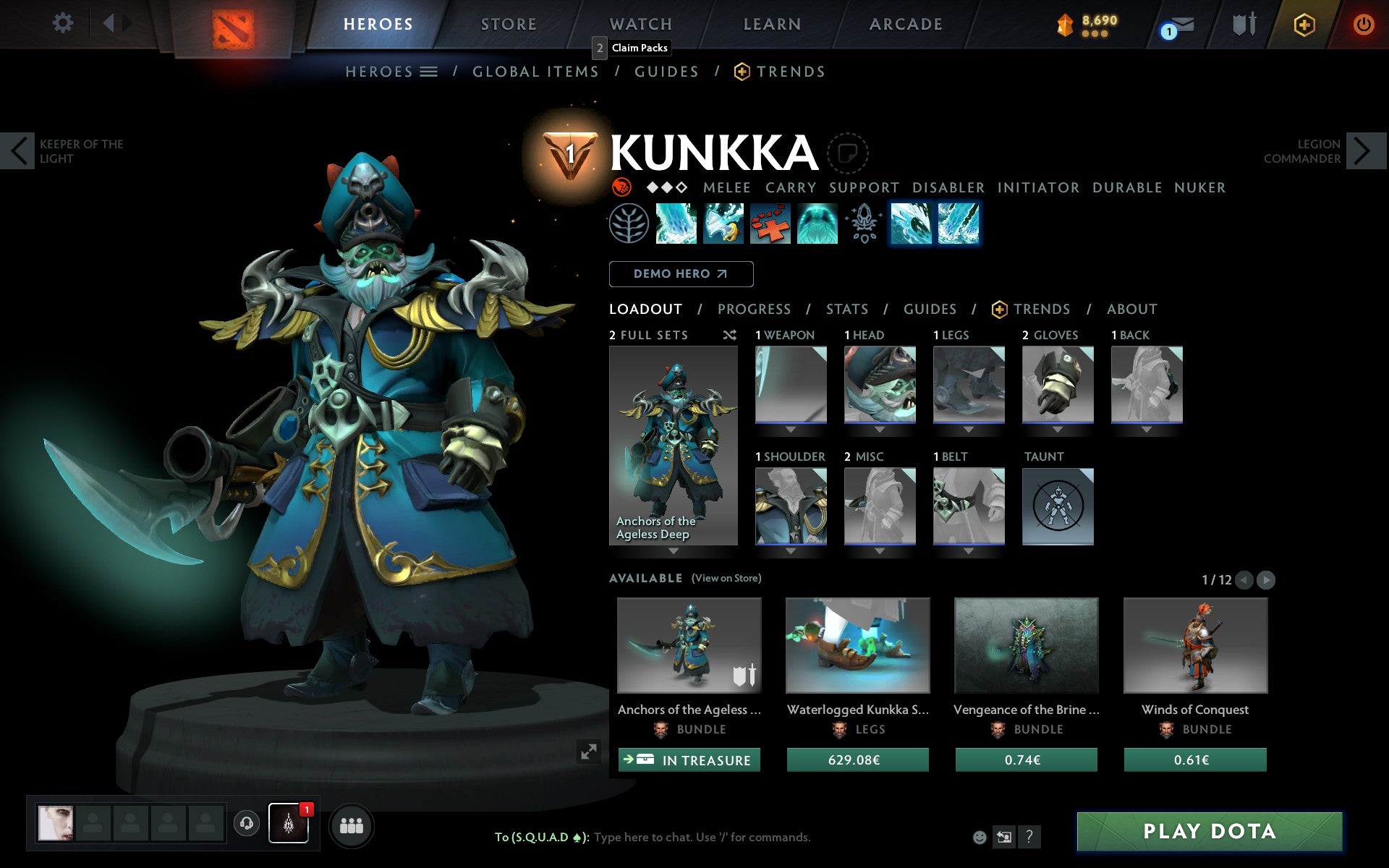Image resolution: width=1389 pixels, height=868 pixels.
Task: Open the Weapon loadout slot
Action: 791,384
